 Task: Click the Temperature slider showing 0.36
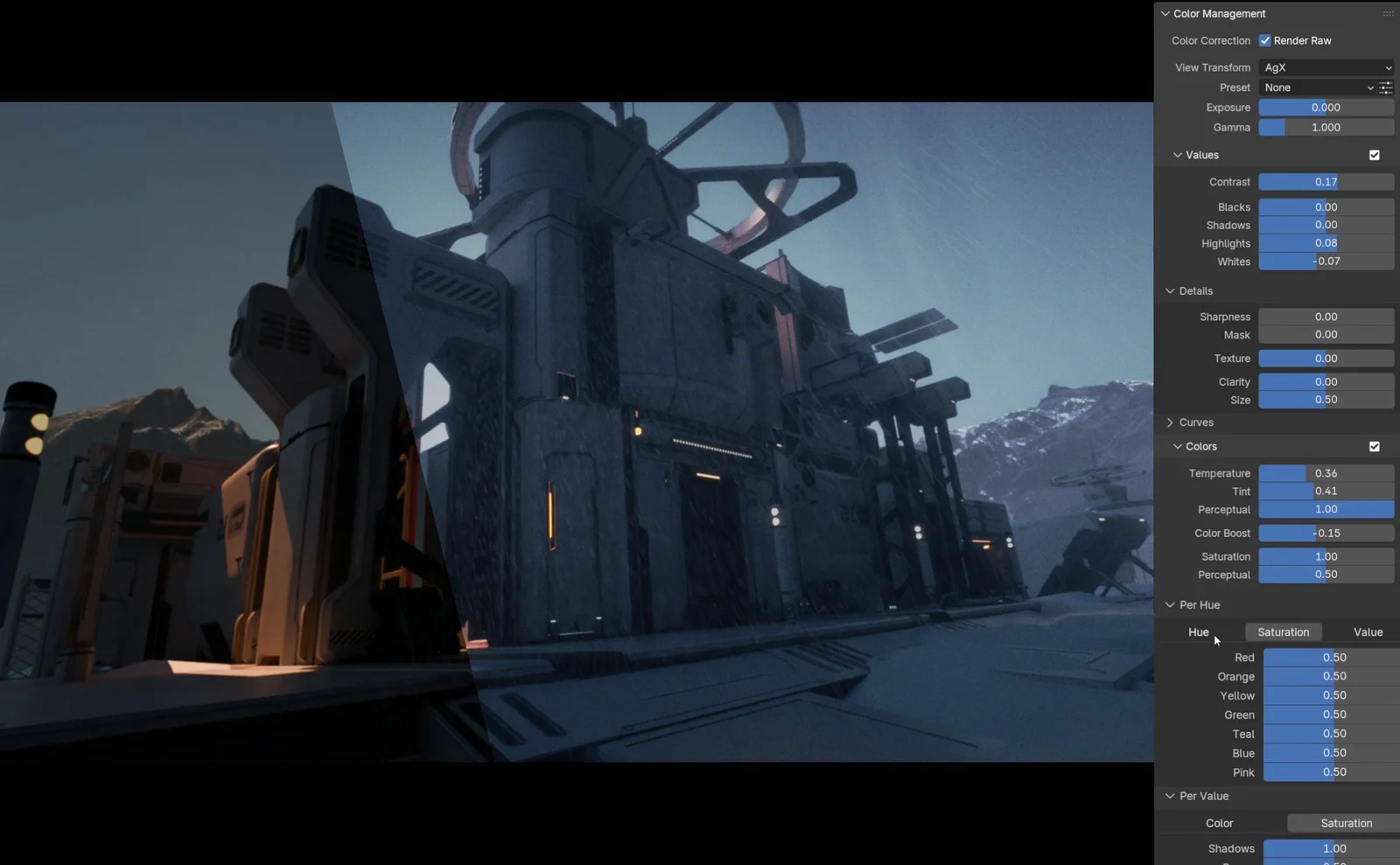point(1326,472)
